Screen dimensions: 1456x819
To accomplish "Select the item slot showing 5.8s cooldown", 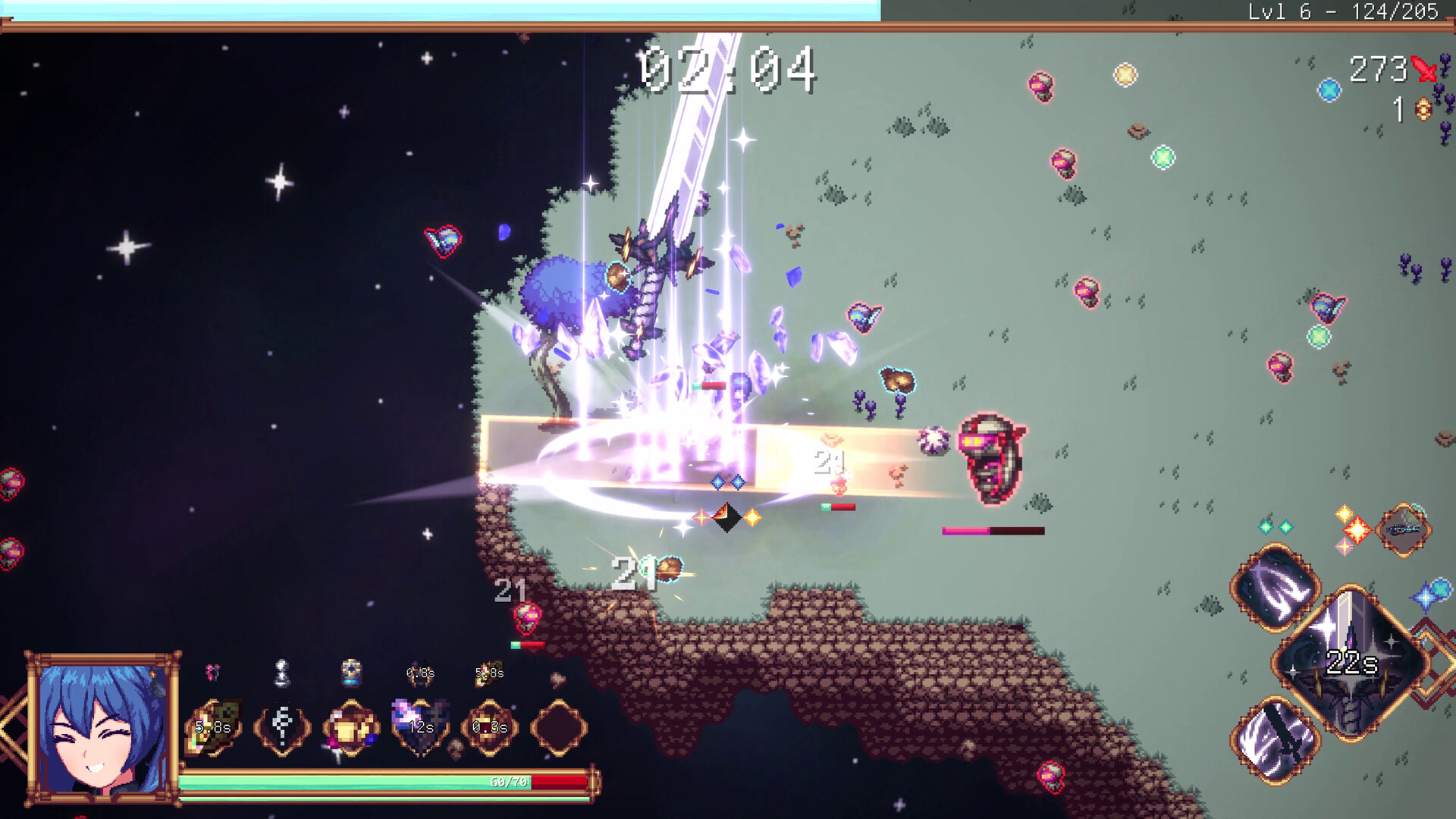I will [x=213, y=728].
